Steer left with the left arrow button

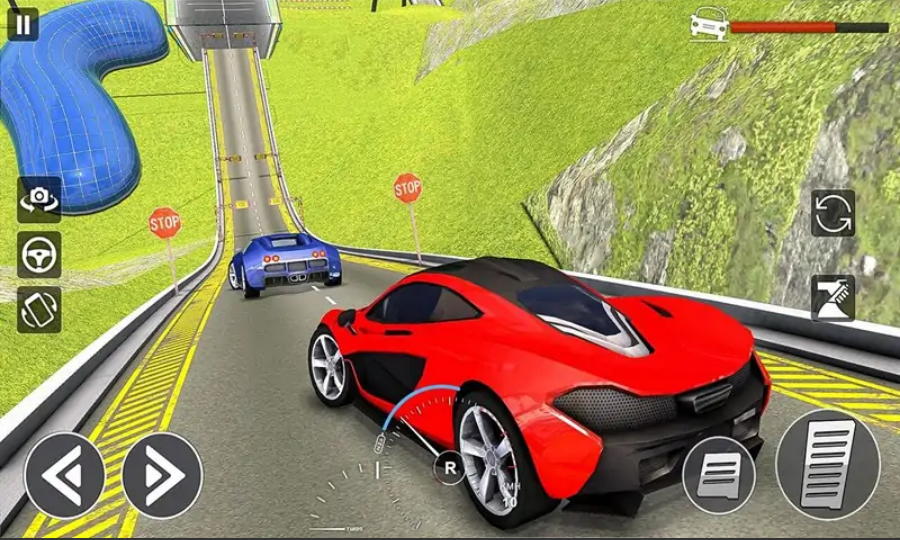64,475
